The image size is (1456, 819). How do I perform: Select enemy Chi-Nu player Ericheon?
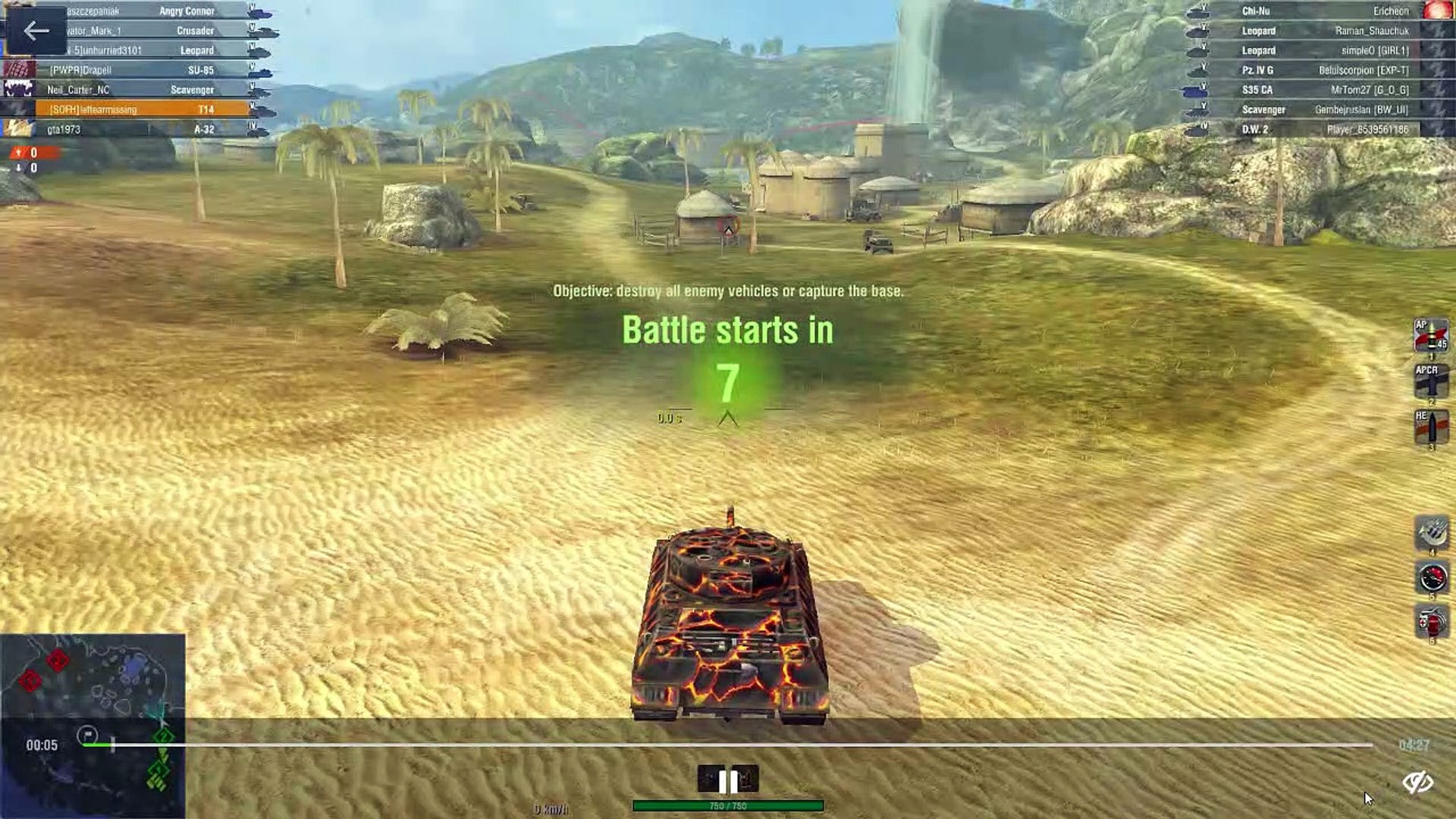[1323, 11]
